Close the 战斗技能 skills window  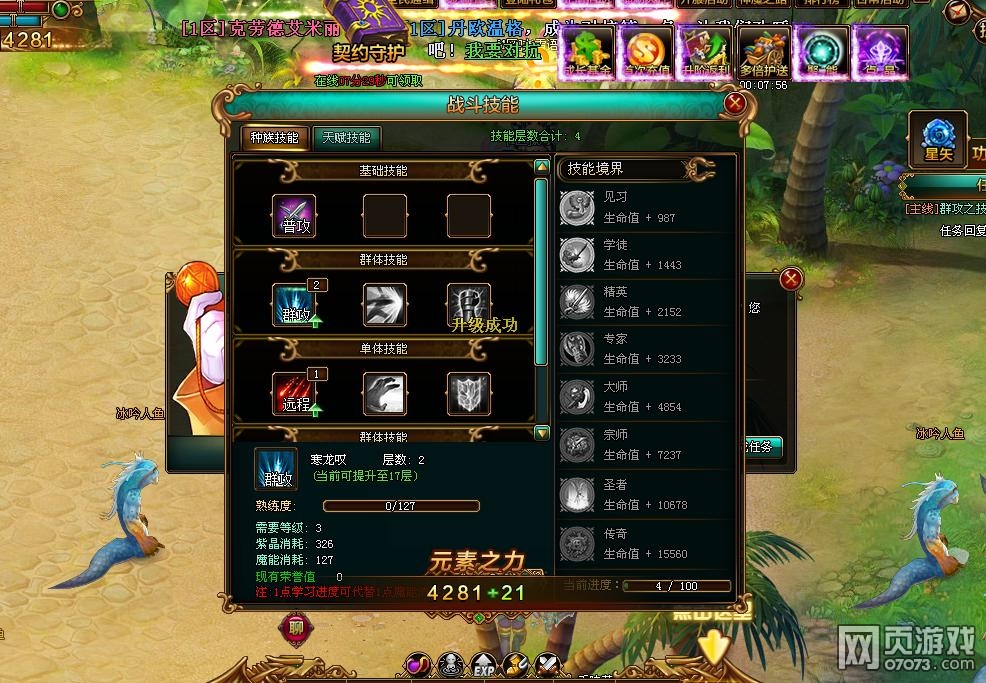735,102
